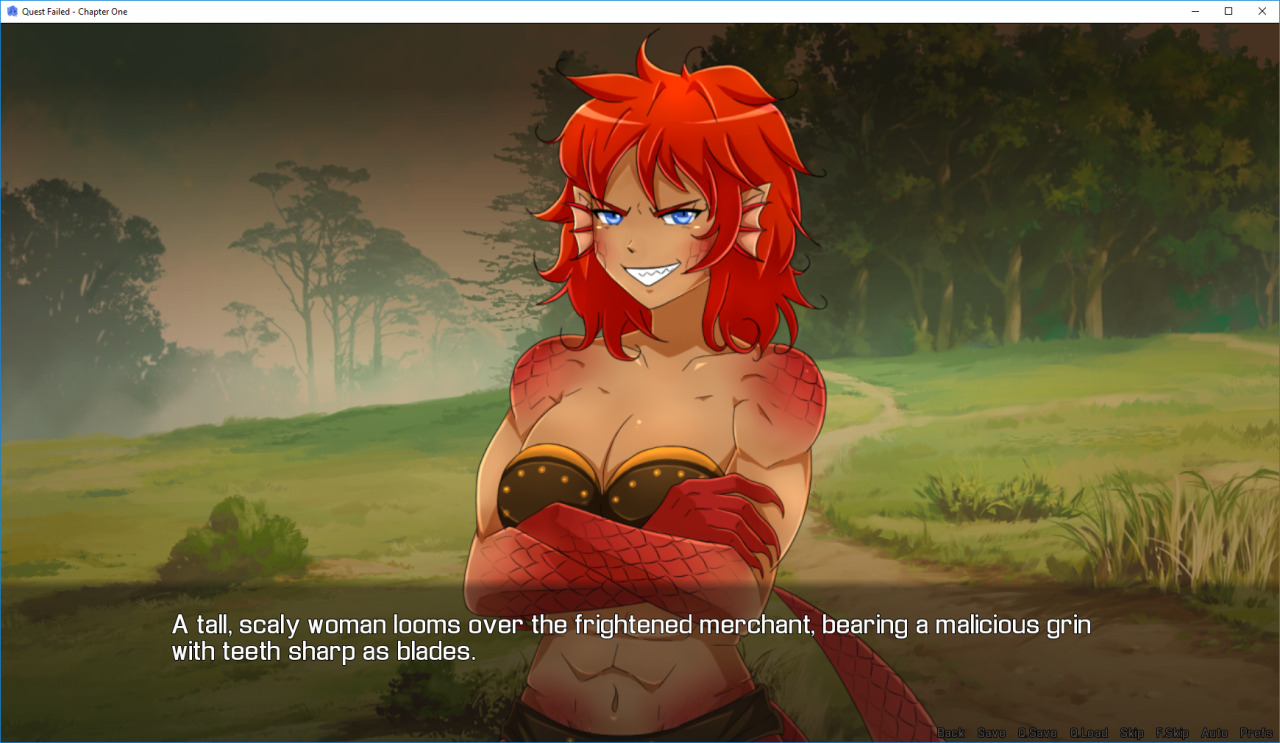This screenshot has width=1280, height=743.
Task: Open the Prefs menu
Action: [x=1256, y=733]
